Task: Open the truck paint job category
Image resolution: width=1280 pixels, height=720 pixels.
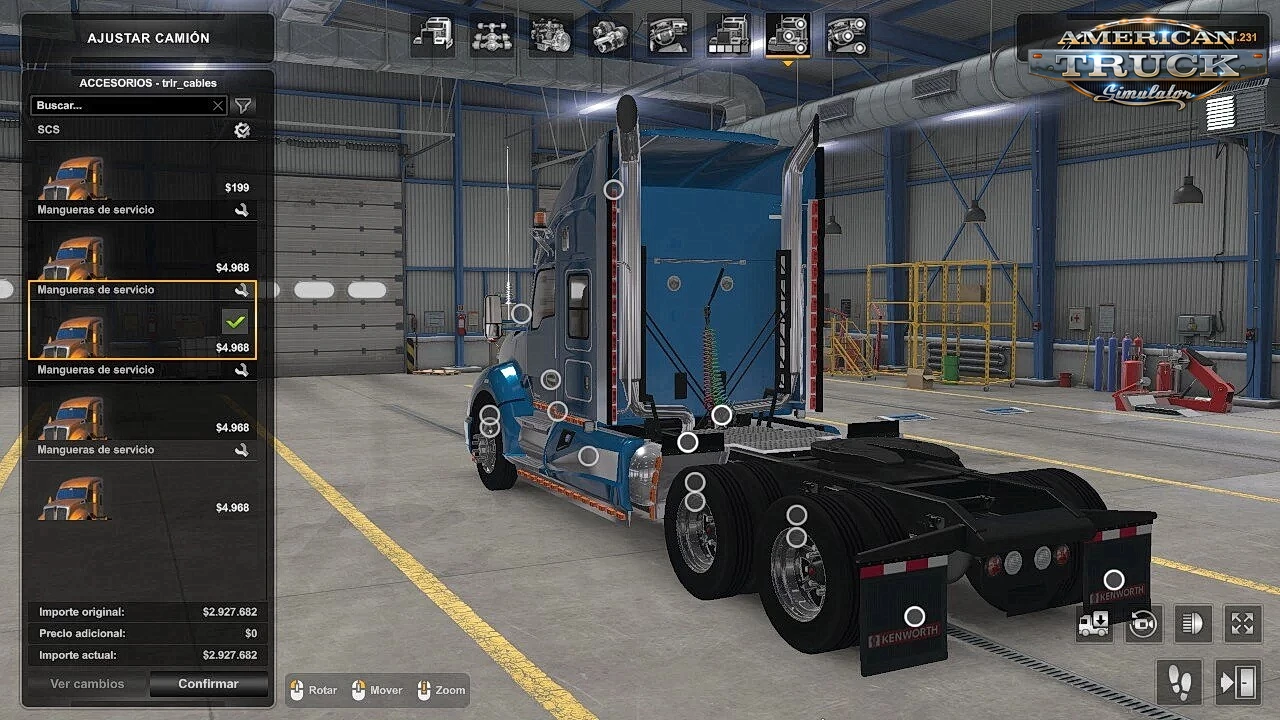Action: click(x=728, y=36)
